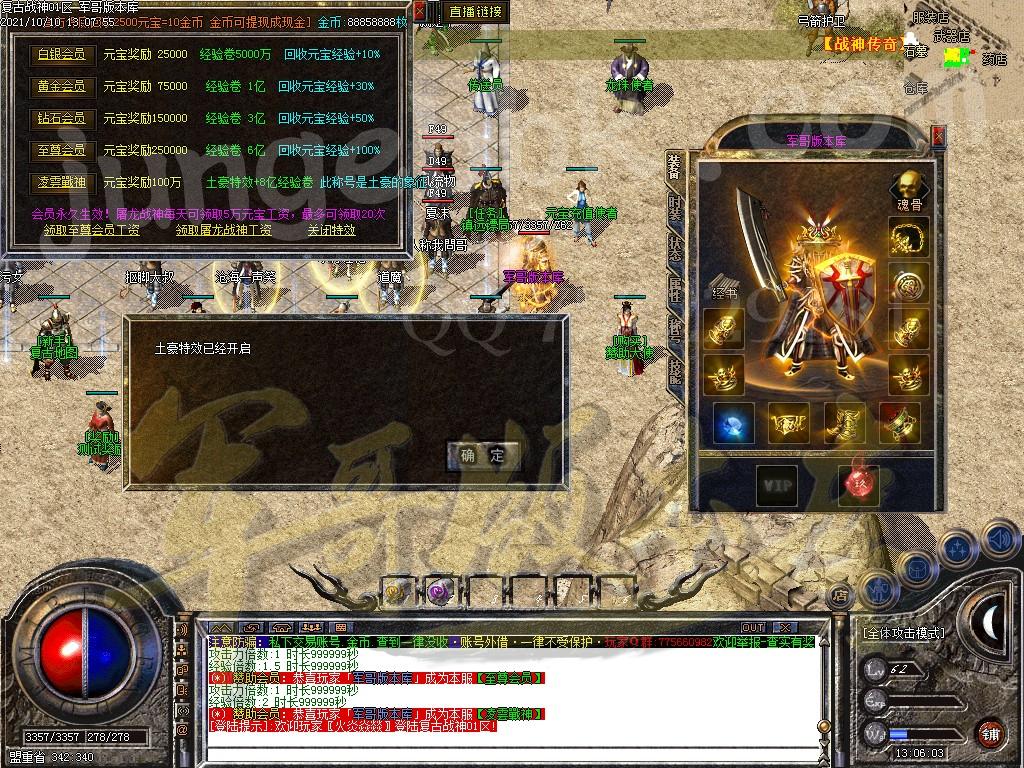Select the 白银会员 membership button
The height and width of the screenshot is (768, 1024).
pyautogui.click(x=61, y=55)
